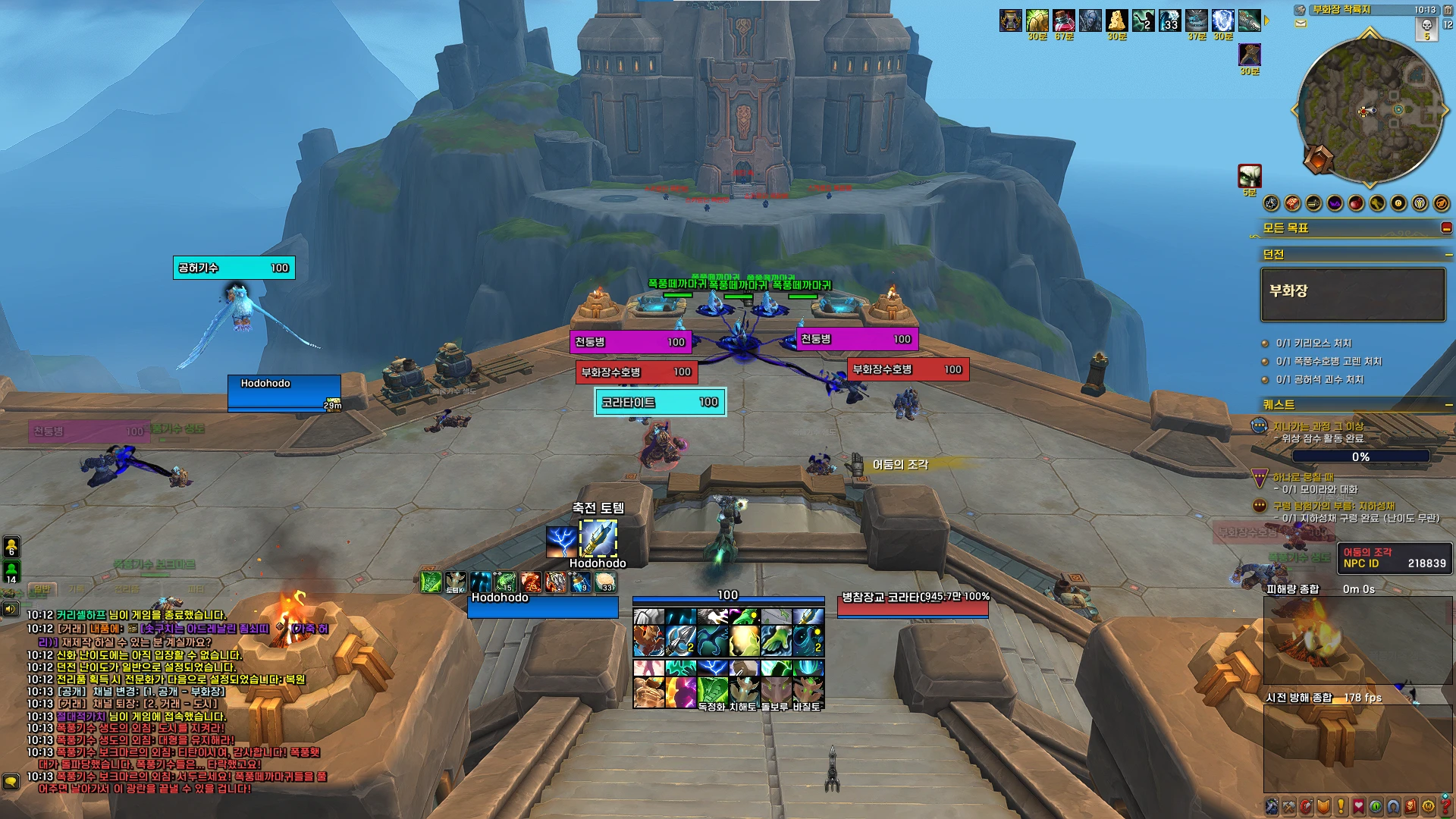Open the mail envelope icon
The width and height of the screenshot is (1456, 819).
click(1301, 24)
